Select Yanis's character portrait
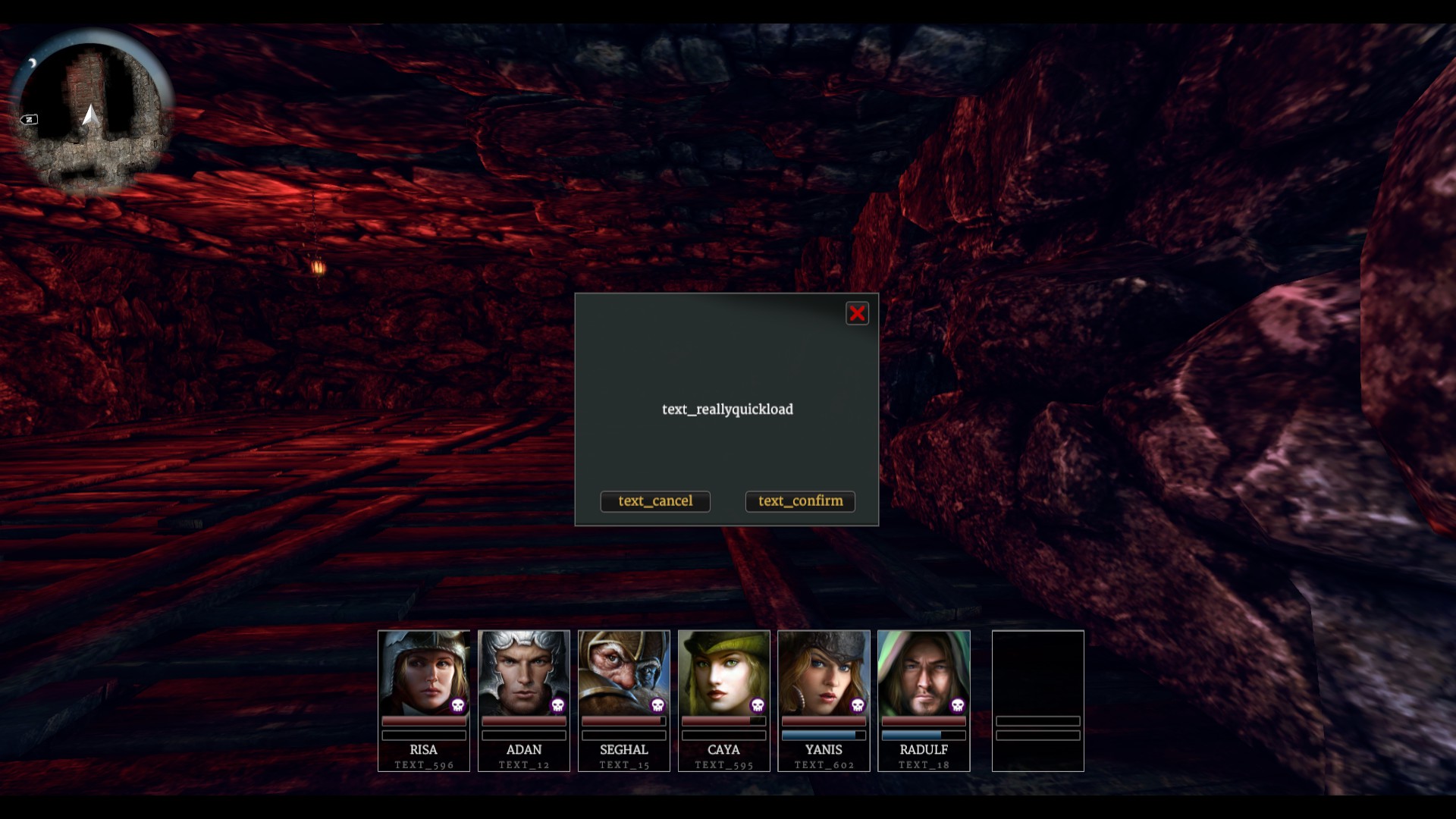 (824, 673)
